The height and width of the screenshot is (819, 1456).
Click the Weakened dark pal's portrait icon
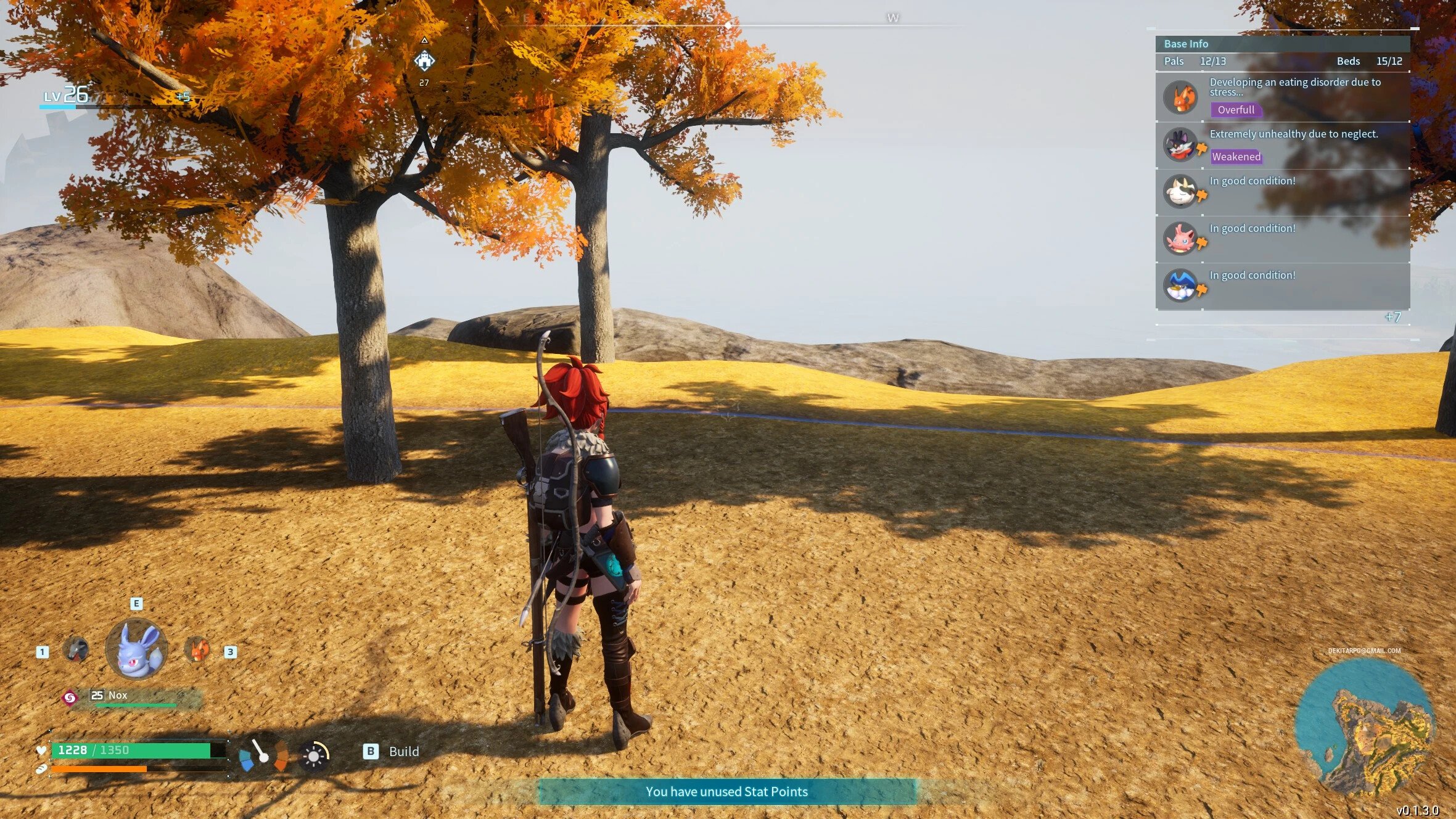click(x=1182, y=144)
